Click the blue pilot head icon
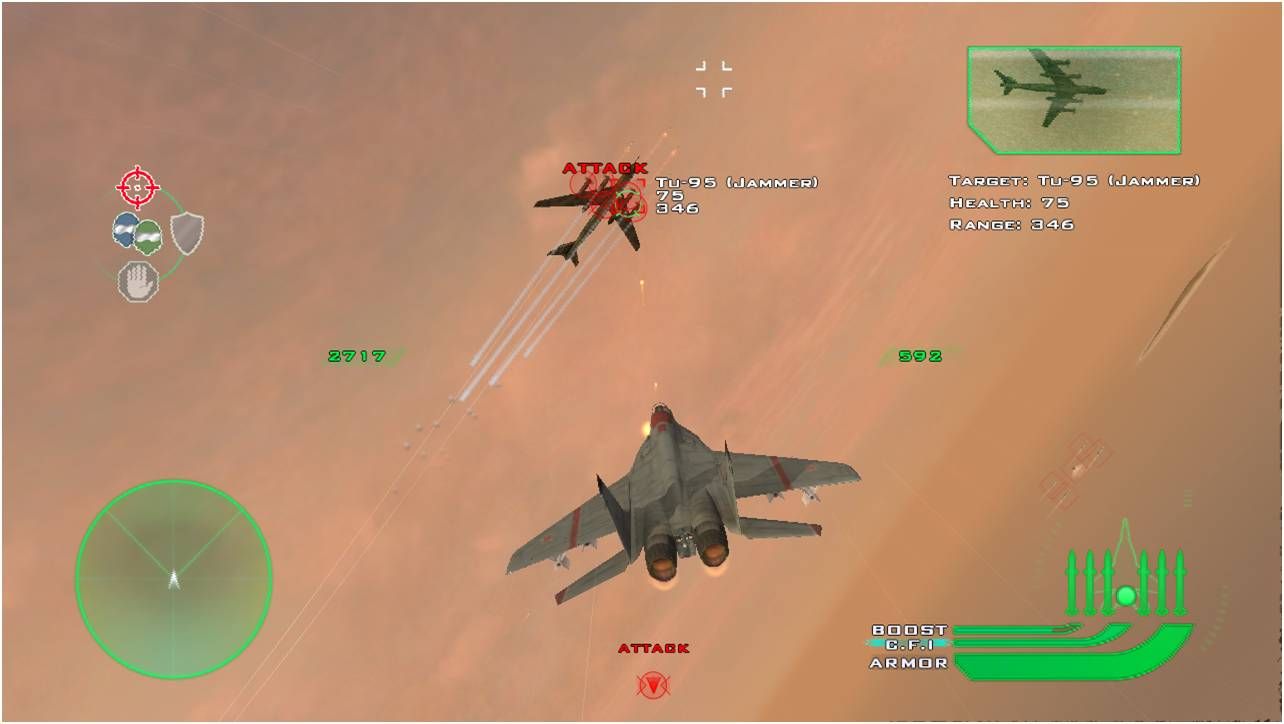 pos(125,232)
